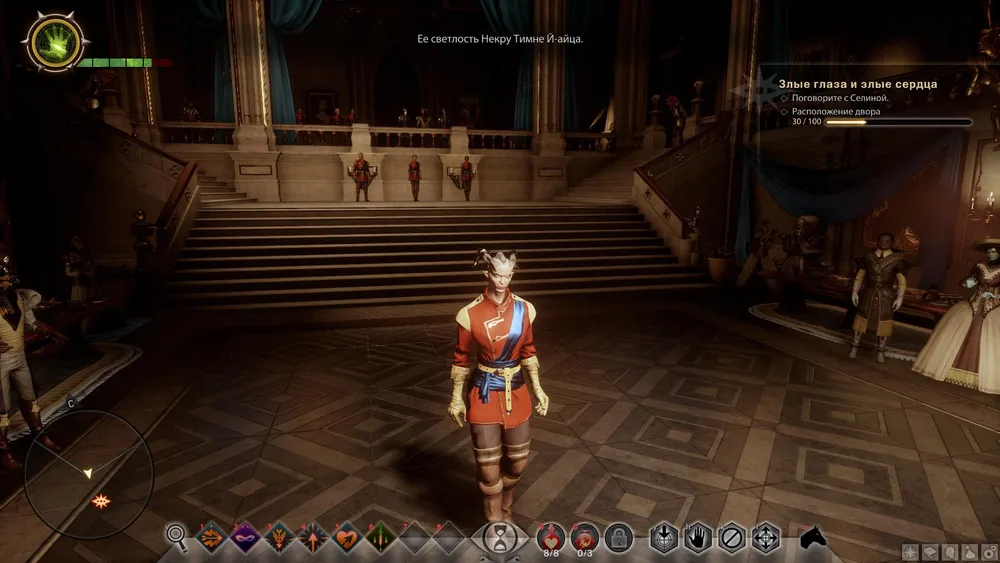The width and height of the screenshot is (1000, 563).
Task: Activate the purple mask ability
Action: 245,537
